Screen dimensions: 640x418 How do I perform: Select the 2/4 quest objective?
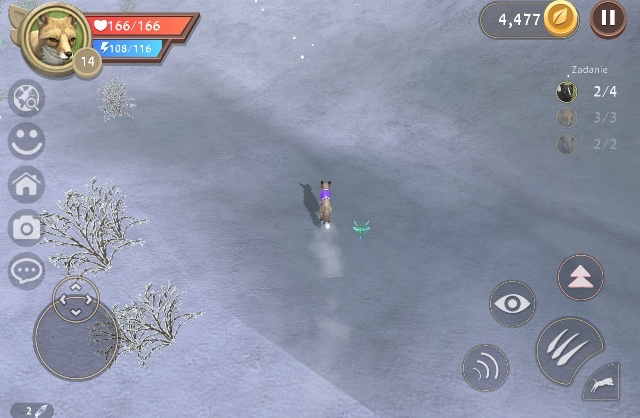click(x=588, y=92)
